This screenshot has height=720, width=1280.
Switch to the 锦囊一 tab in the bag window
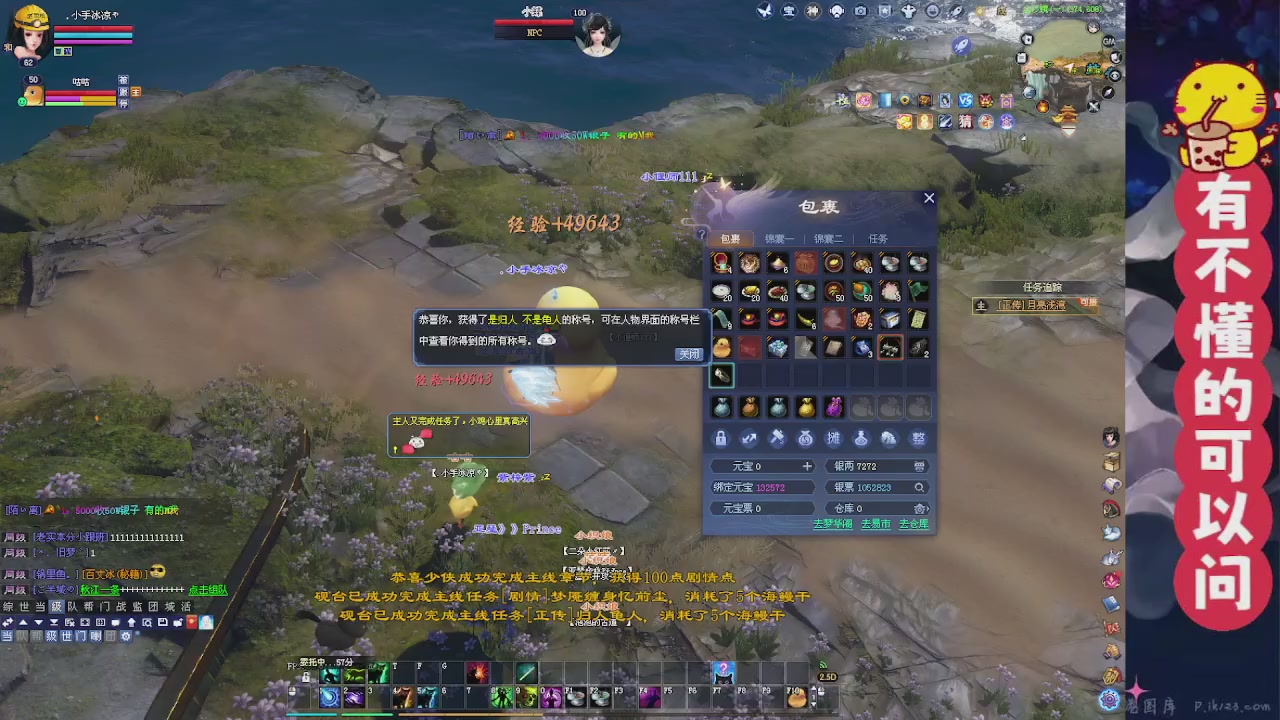tap(779, 238)
